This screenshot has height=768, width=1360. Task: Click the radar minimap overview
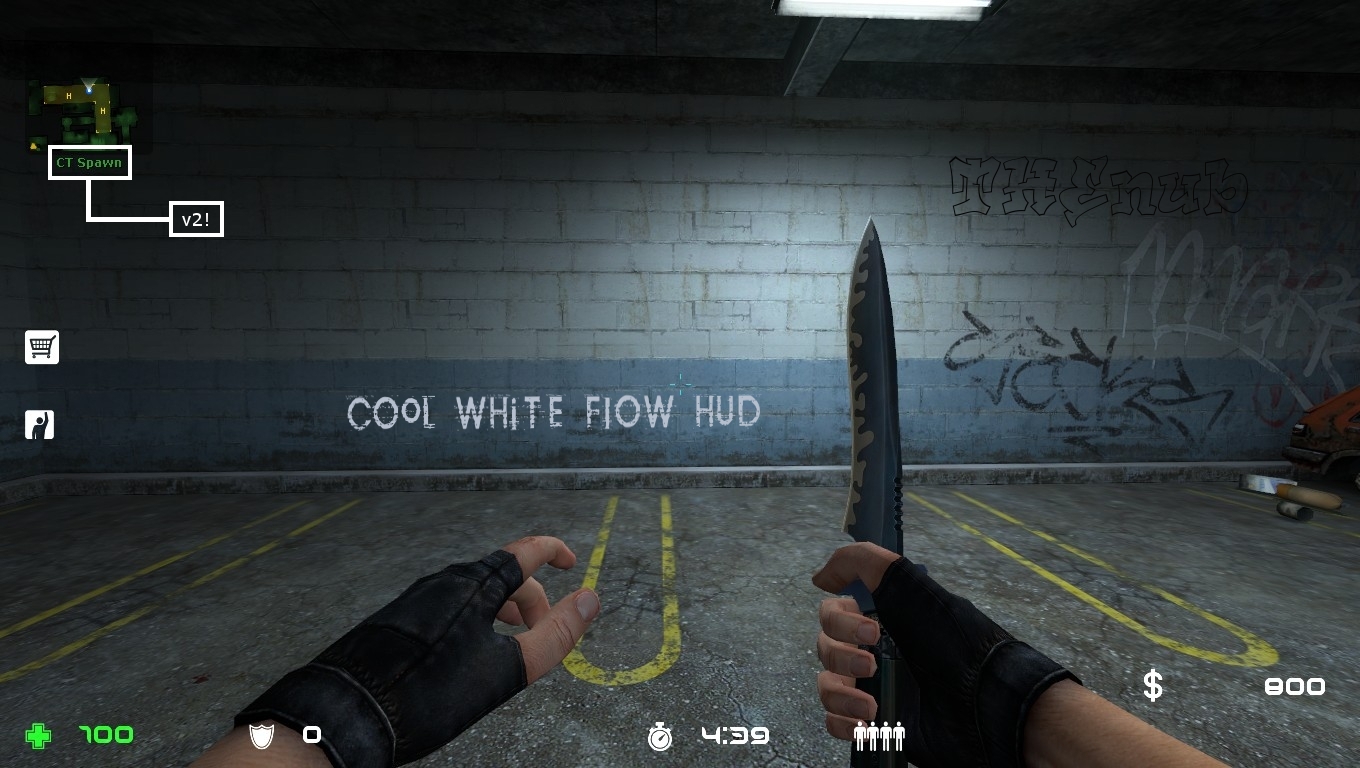[85, 110]
